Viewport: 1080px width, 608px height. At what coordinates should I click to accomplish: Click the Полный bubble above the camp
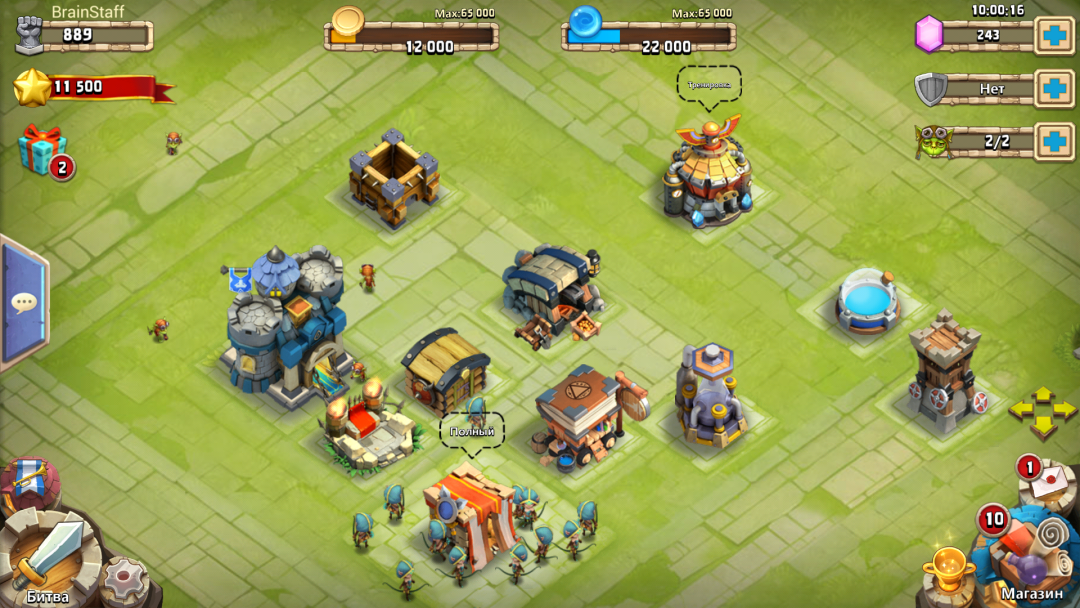tap(472, 431)
